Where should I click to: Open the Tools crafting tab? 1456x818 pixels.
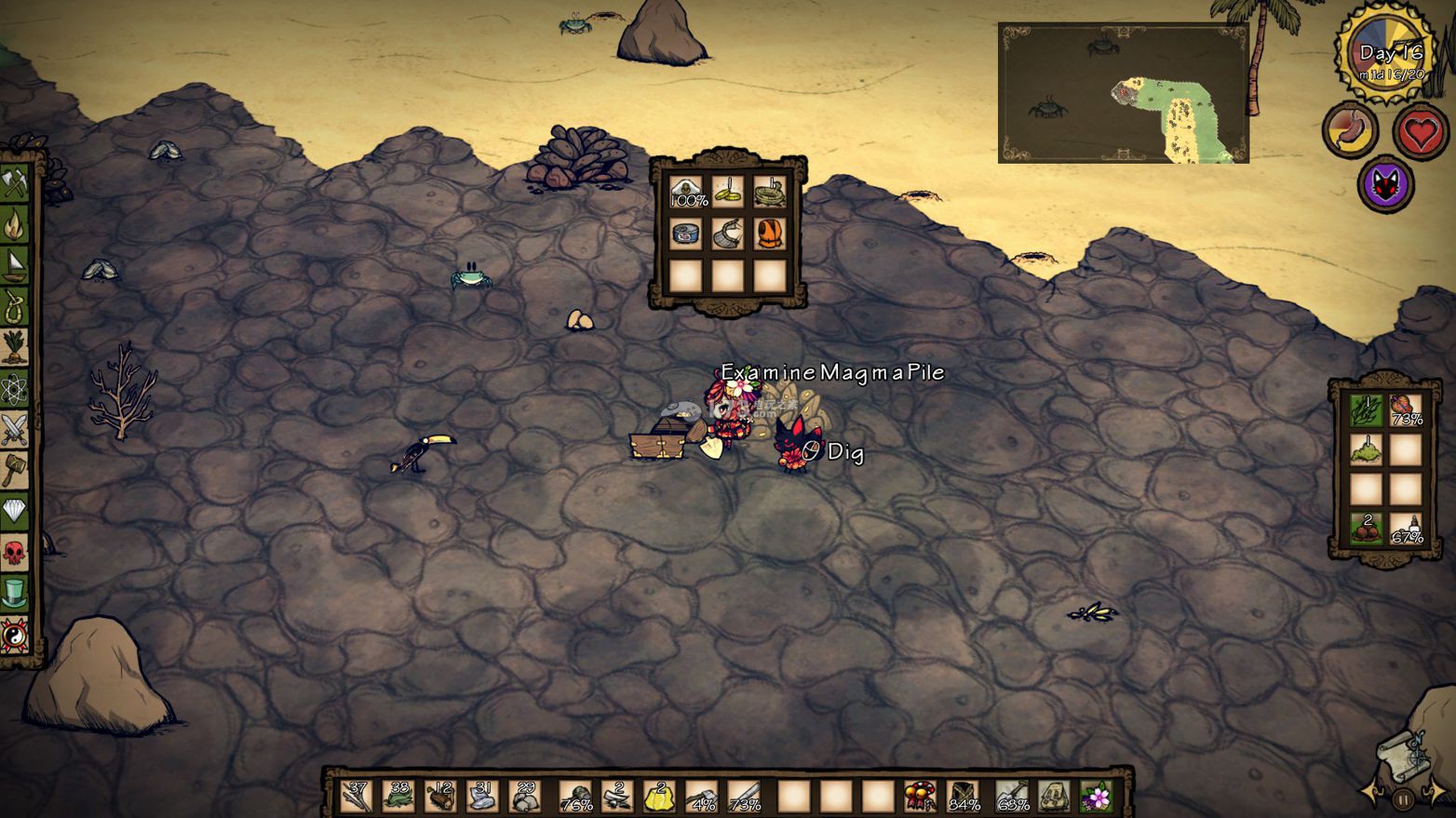point(16,181)
